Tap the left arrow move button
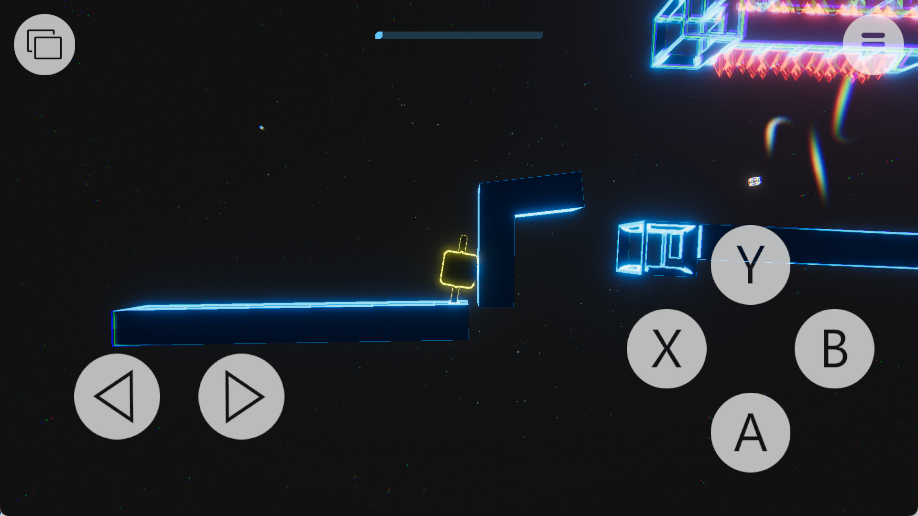 117,397
